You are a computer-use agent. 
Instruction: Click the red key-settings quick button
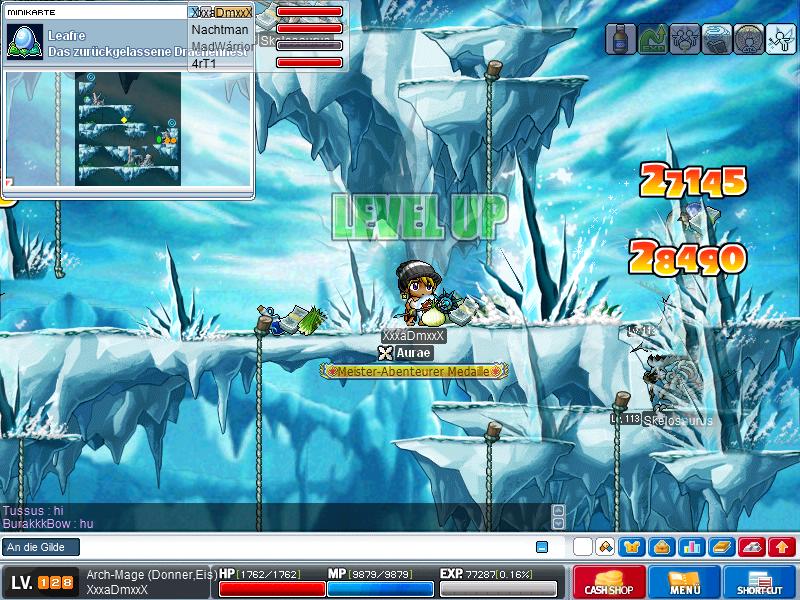752,547
